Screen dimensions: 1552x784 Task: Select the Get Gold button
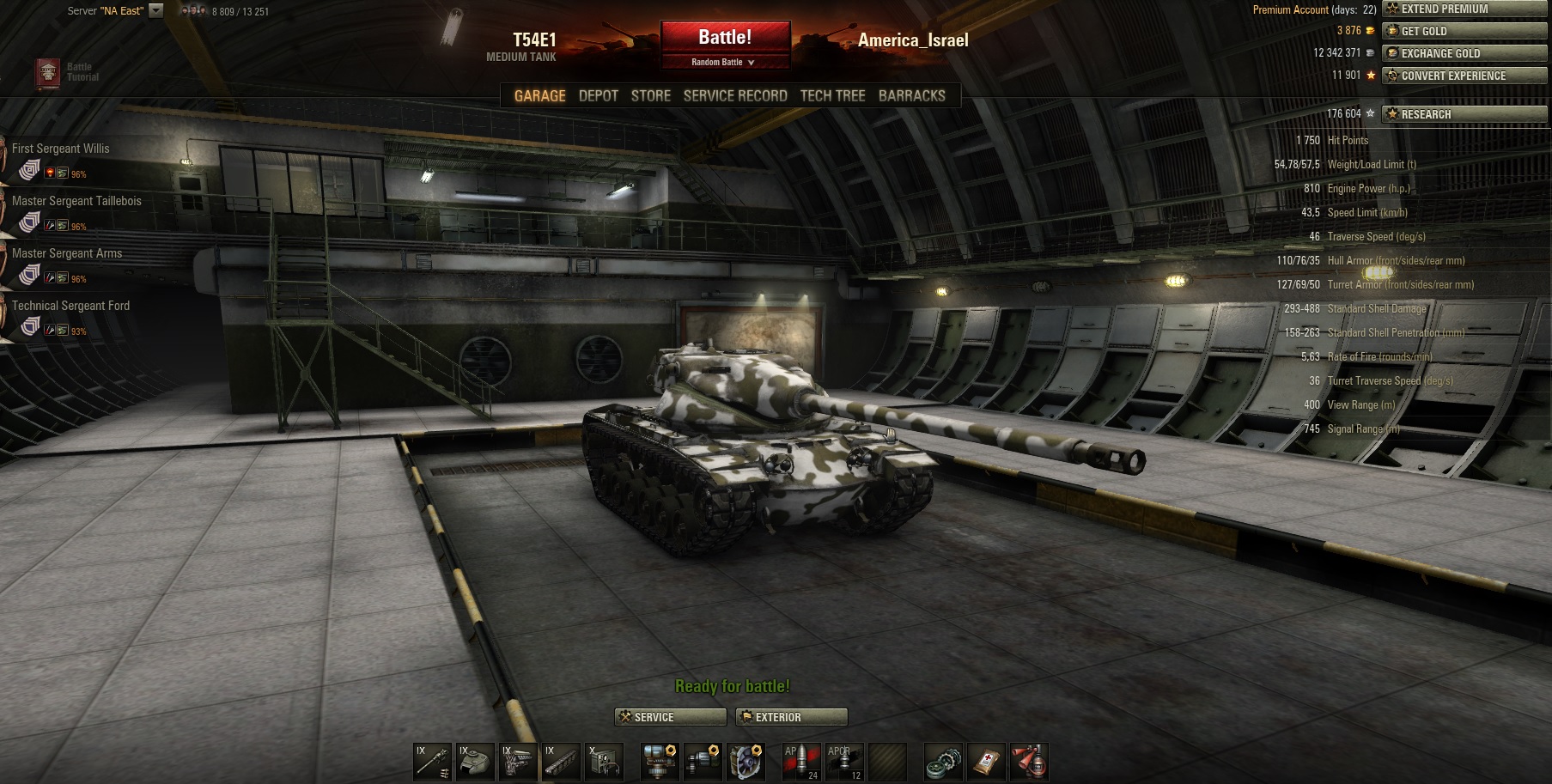pos(1464,31)
